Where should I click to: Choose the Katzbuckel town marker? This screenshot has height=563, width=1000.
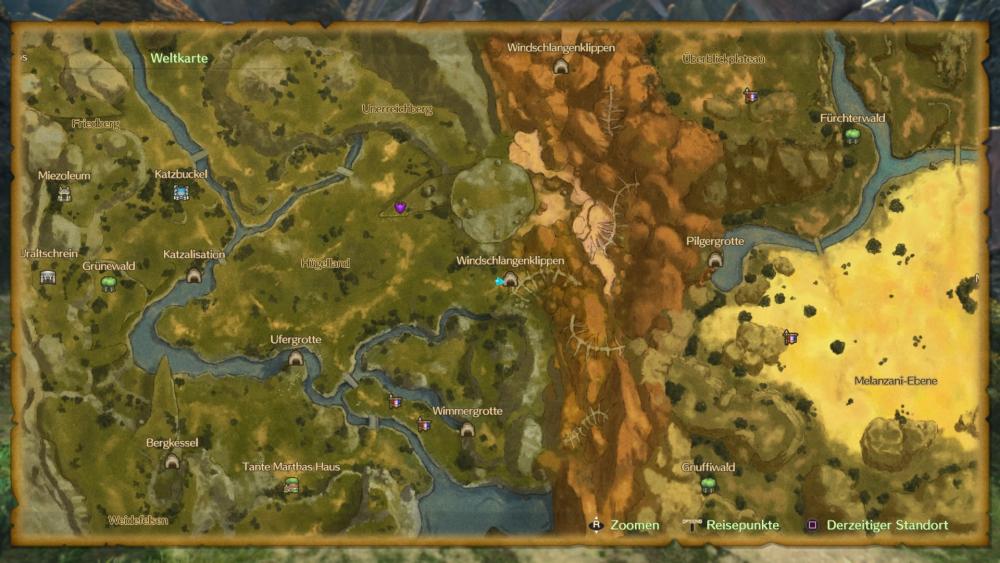(181, 191)
